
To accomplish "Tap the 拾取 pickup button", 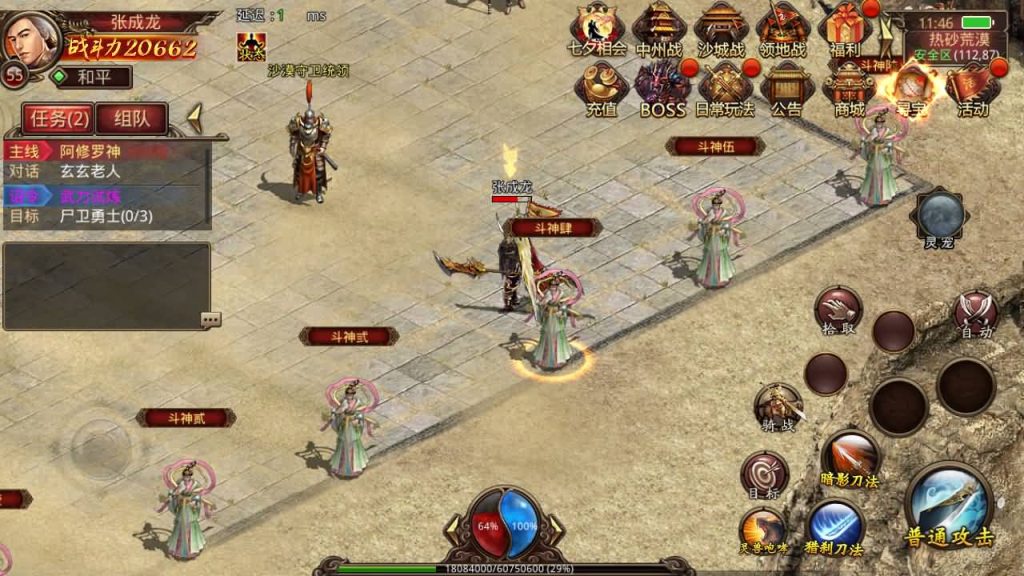I will (838, 310).
